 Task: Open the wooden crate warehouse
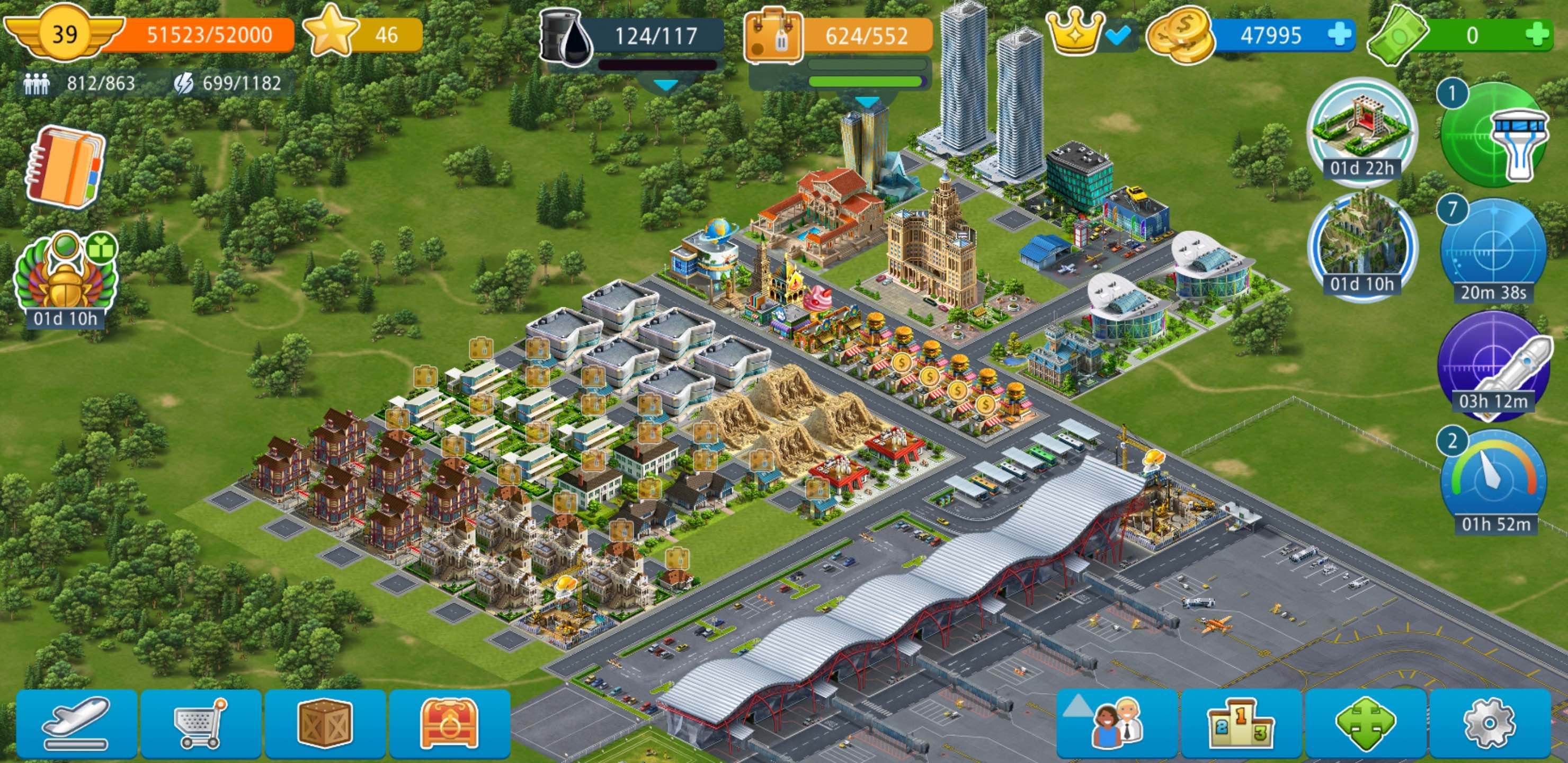[x=325, y=723]
